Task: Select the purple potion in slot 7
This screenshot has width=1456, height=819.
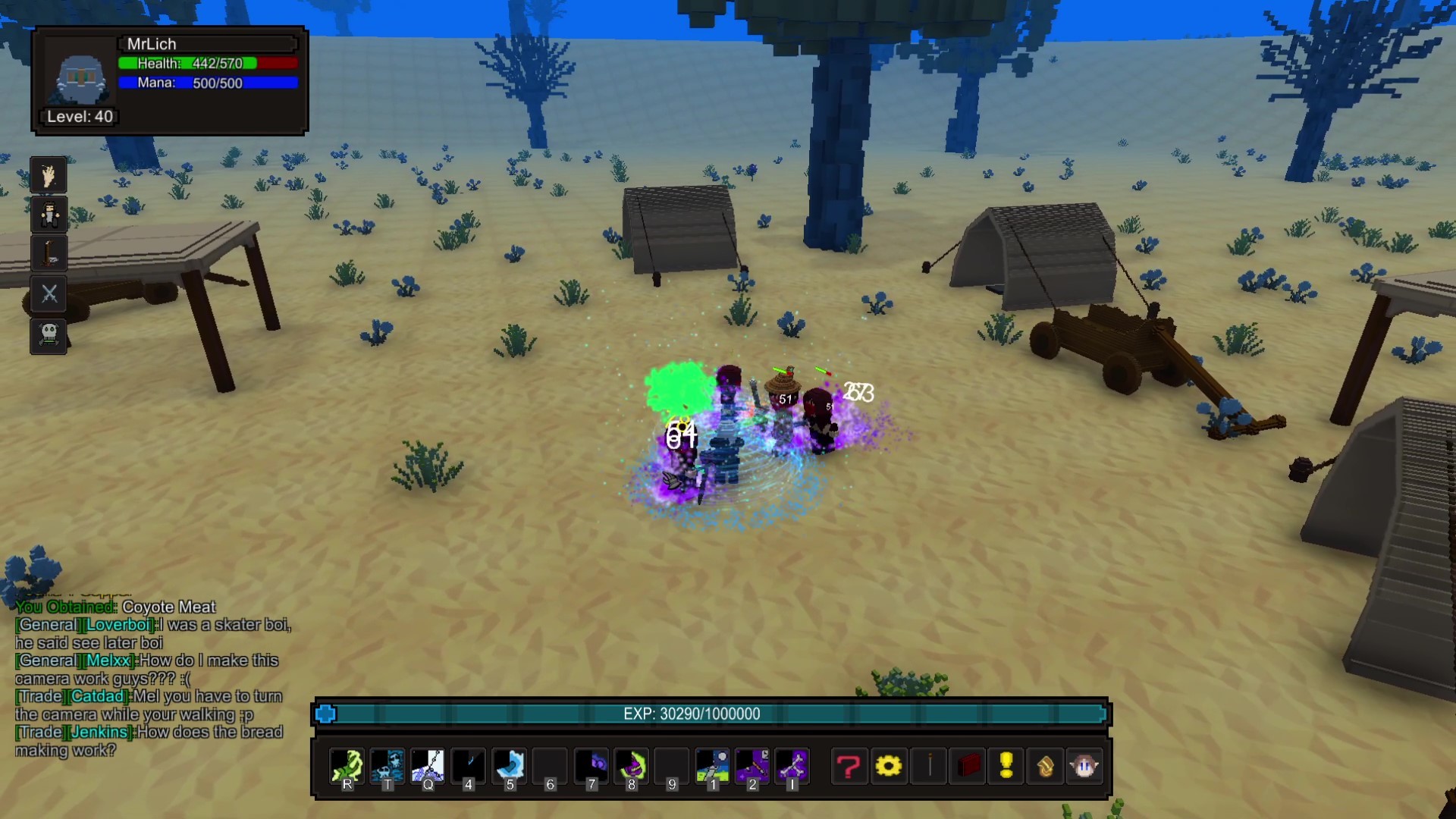Action: coord(591,766)
